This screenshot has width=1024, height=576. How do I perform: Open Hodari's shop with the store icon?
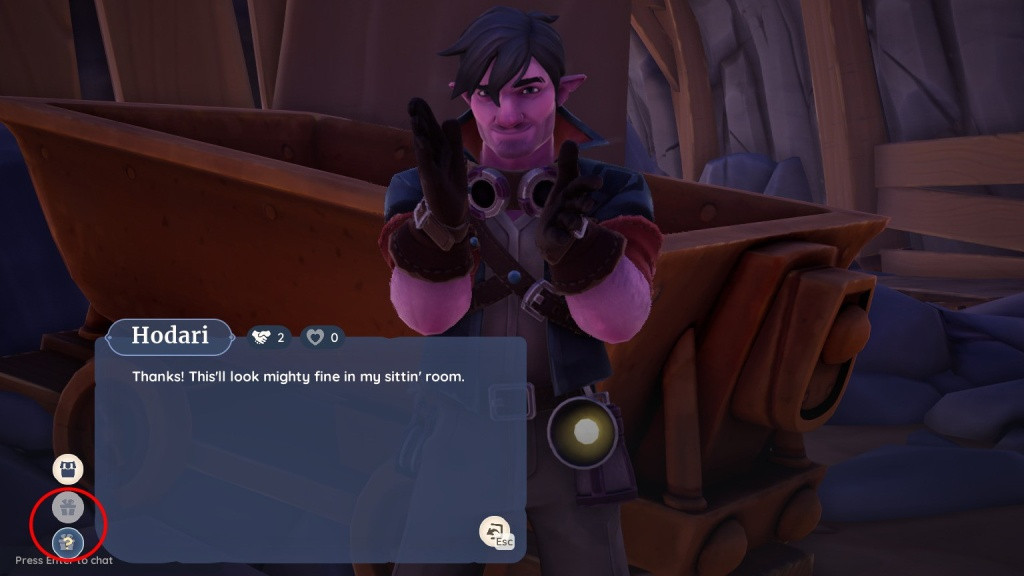(x=68, y=469)
